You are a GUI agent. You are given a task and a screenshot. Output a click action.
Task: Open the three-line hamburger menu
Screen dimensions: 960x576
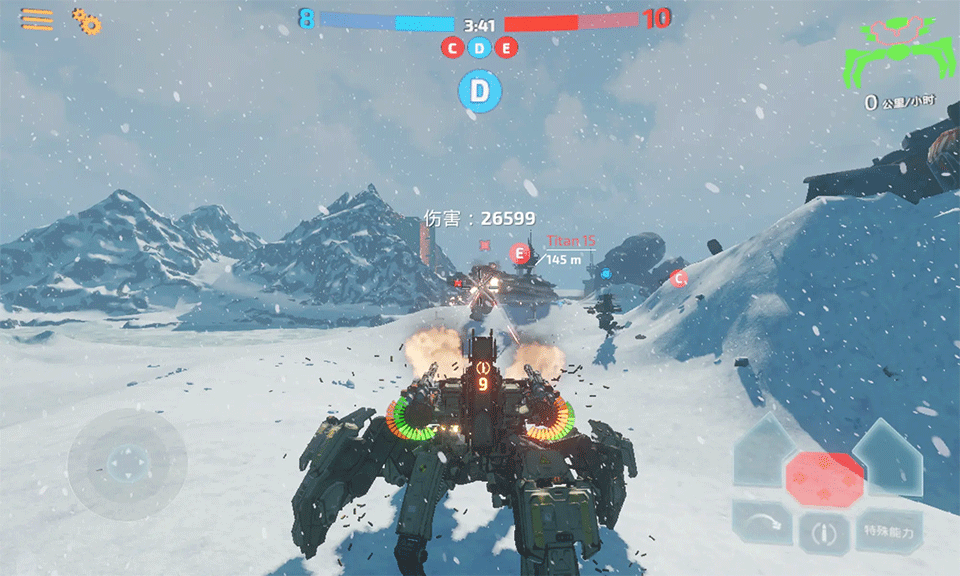37,20
